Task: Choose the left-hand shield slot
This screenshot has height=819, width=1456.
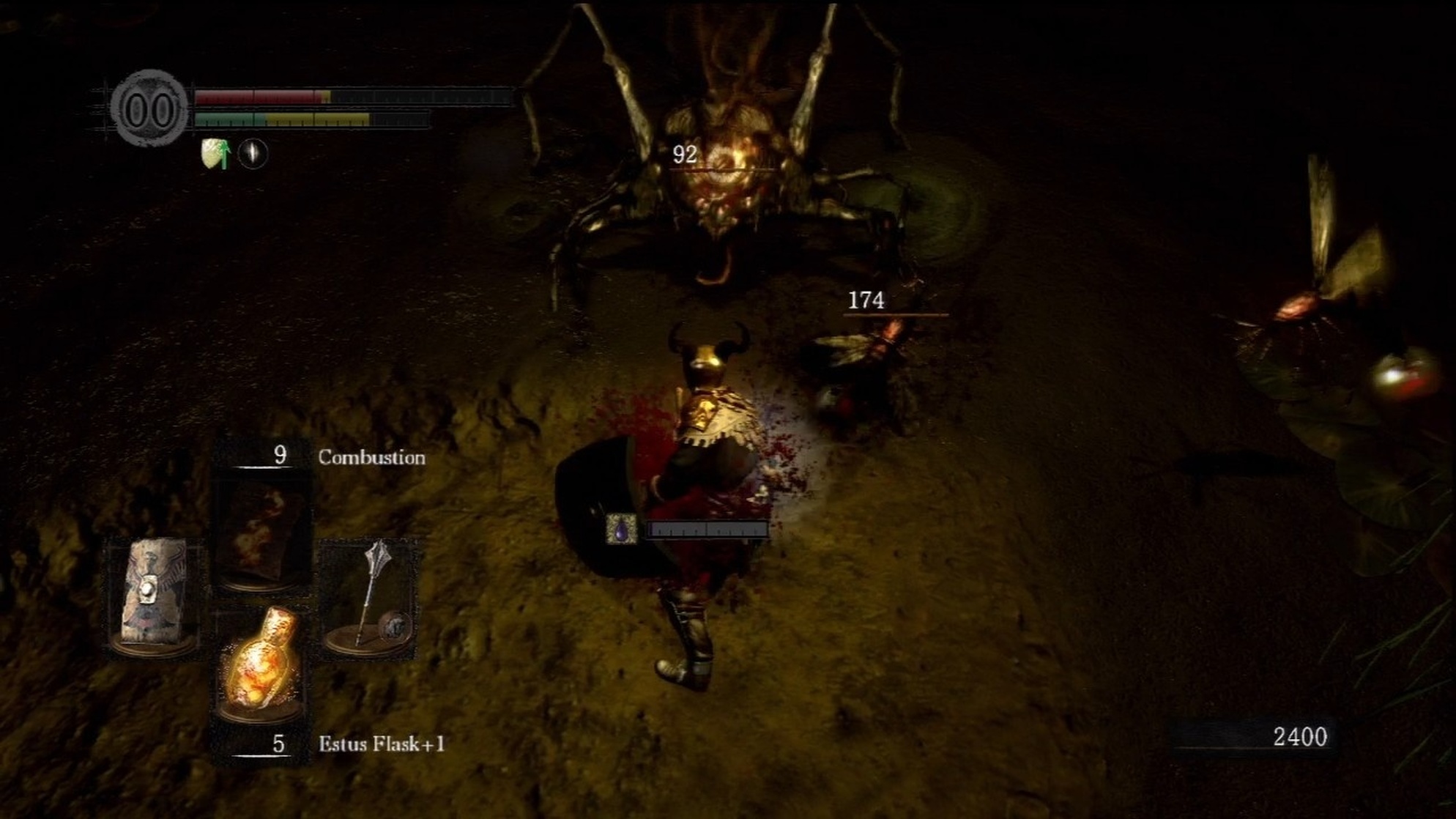Action: pos(155,595)
